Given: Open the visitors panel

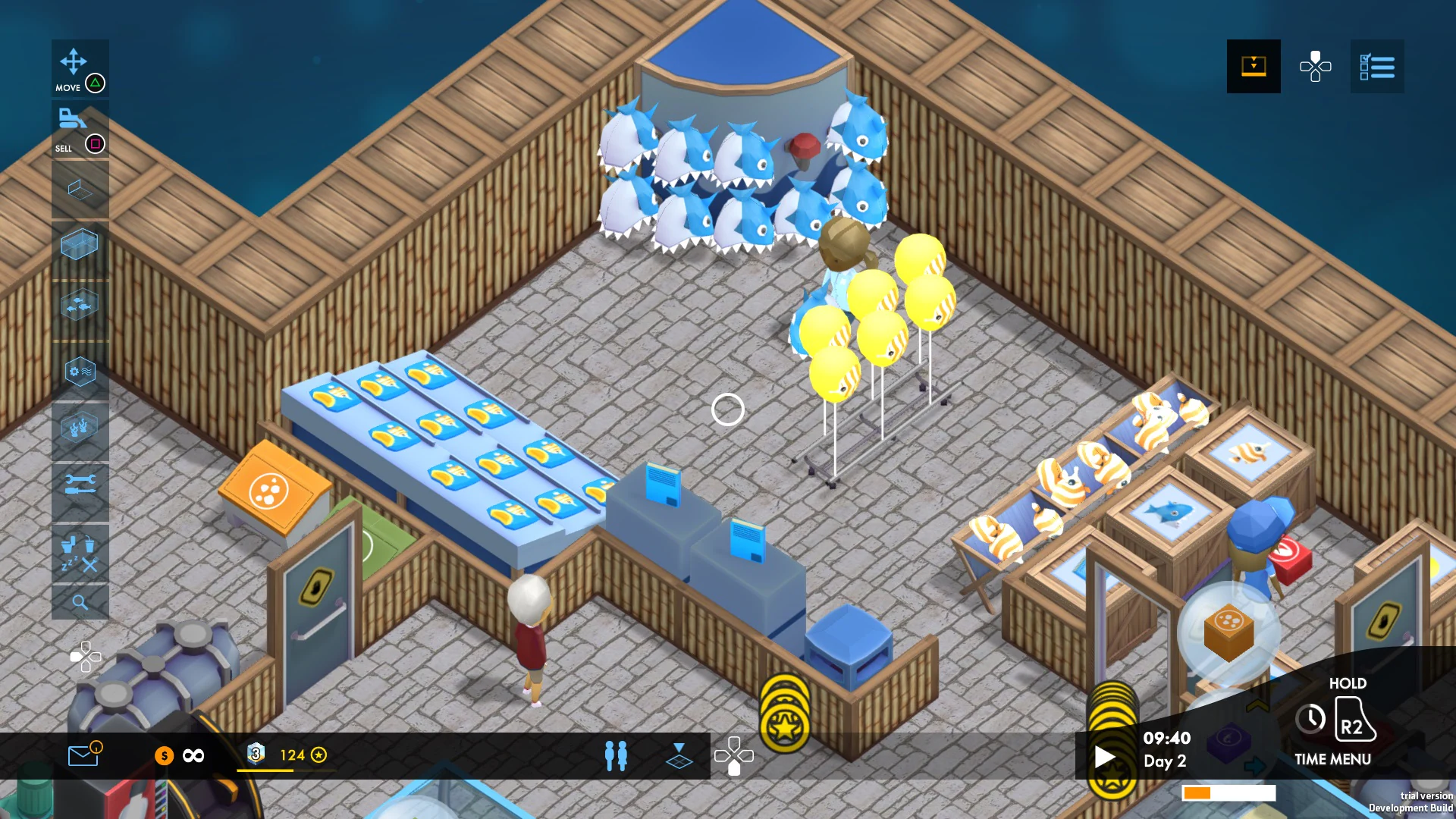Looking at the screenshot, I should pyautogui.click(x=617, y=756).
